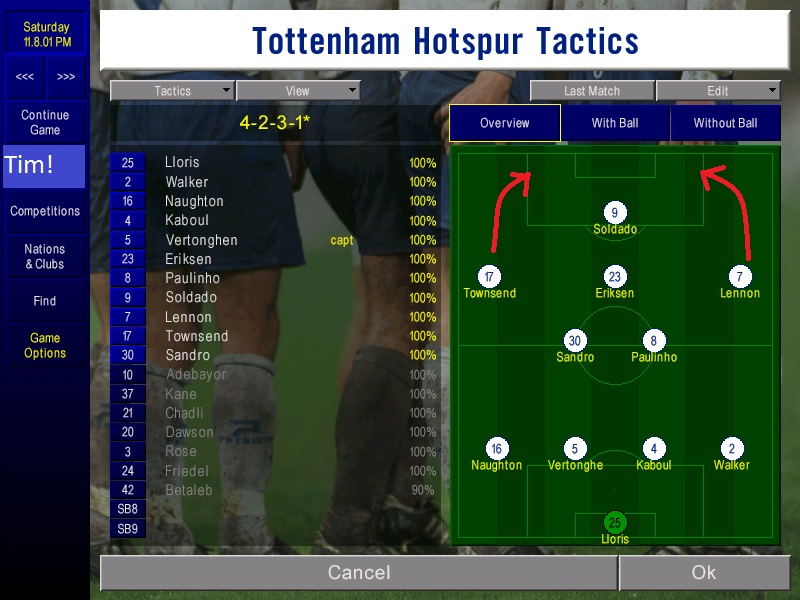Click the Tim! manager button
The height and width of the screenshot is (600, 800).
[x=45, y=166]
